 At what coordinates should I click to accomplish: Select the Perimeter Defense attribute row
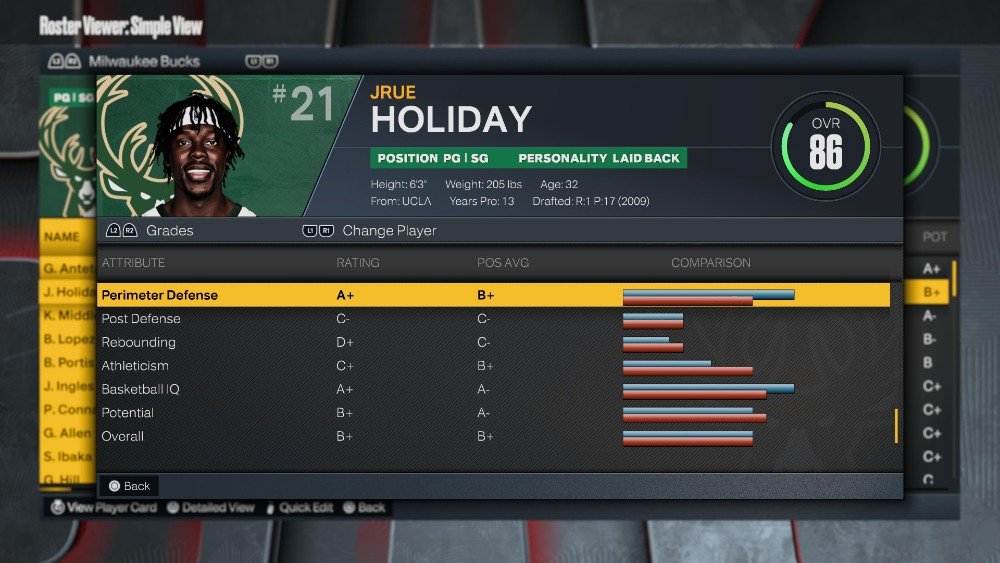[x=493, y=295]
